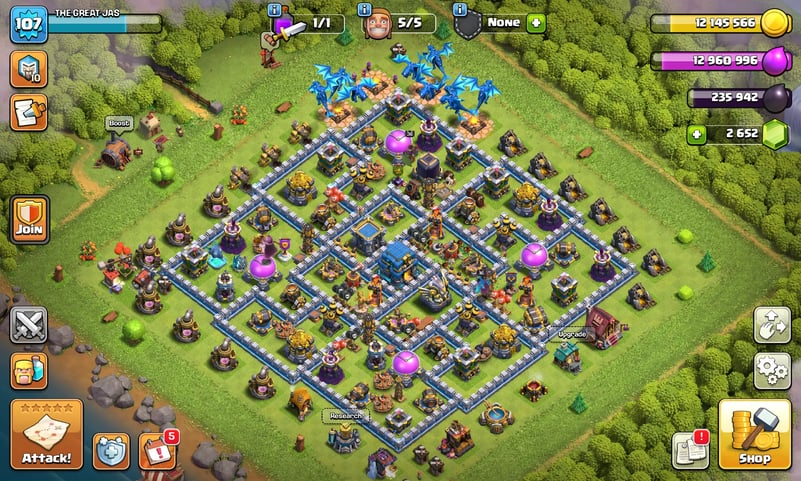Open the calendar events icon with 5 badge
The height and width of the screenshot is (481, 801).
157,450
